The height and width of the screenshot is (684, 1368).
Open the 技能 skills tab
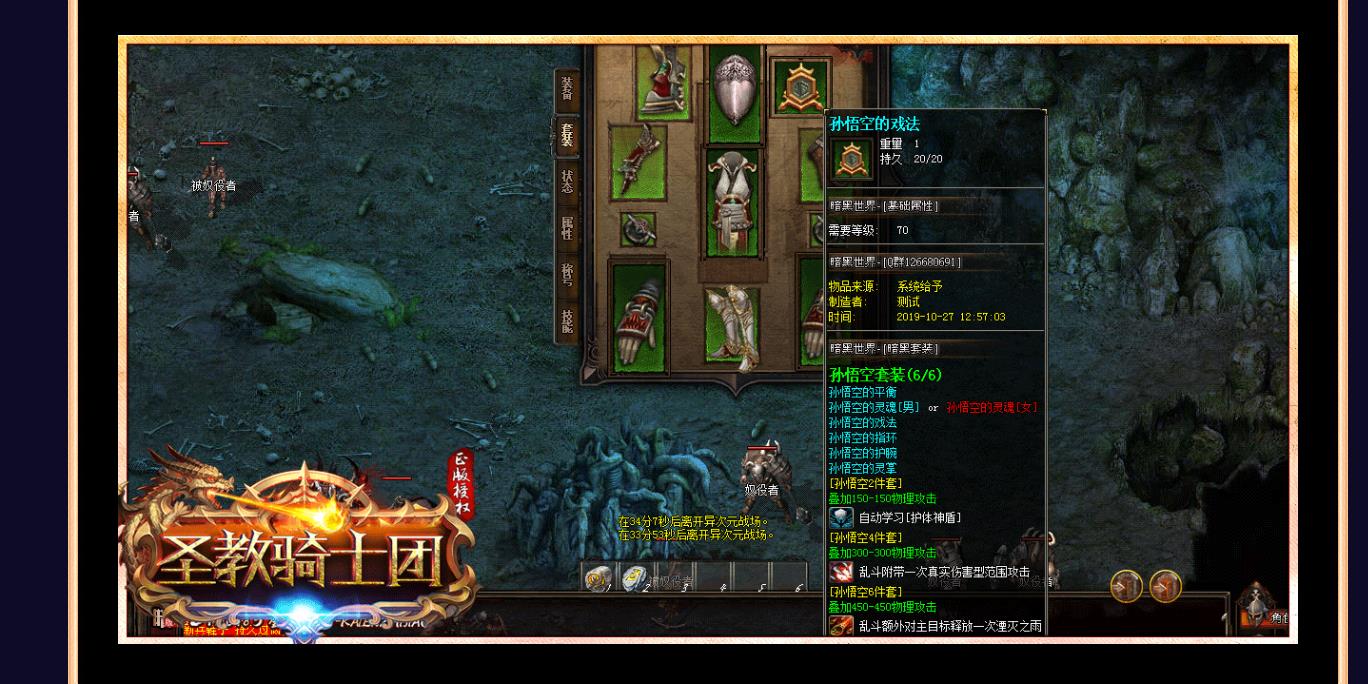tap(567, 321)
